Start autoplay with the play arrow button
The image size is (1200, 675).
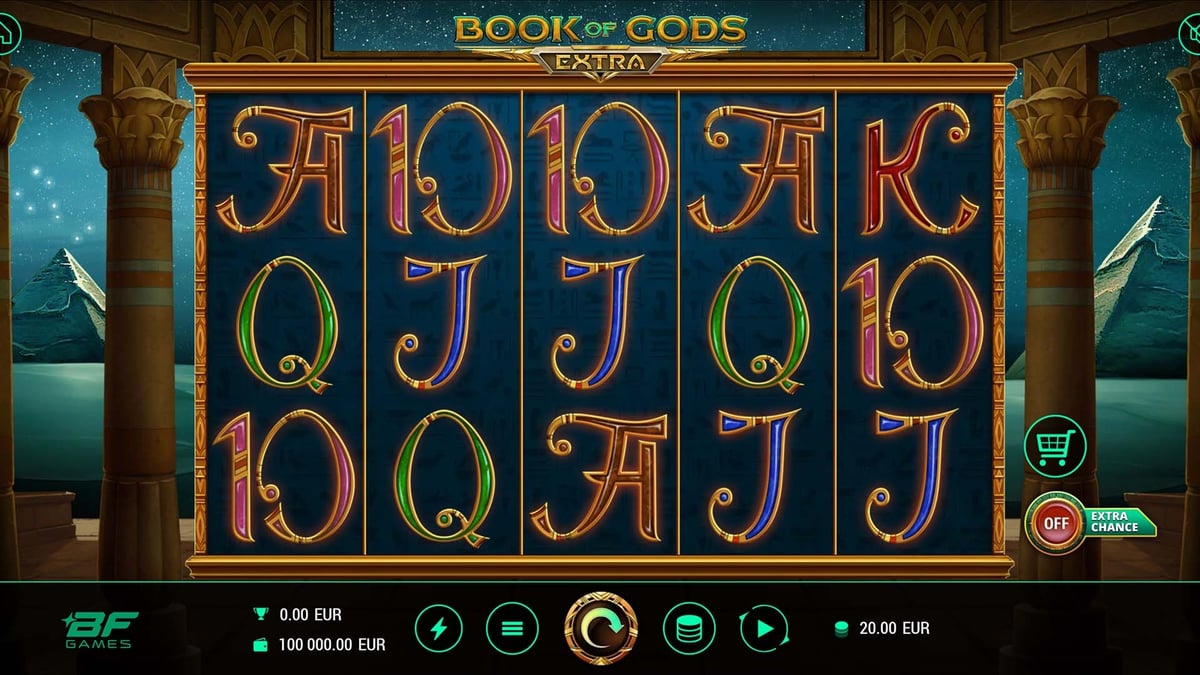[765, 629]
